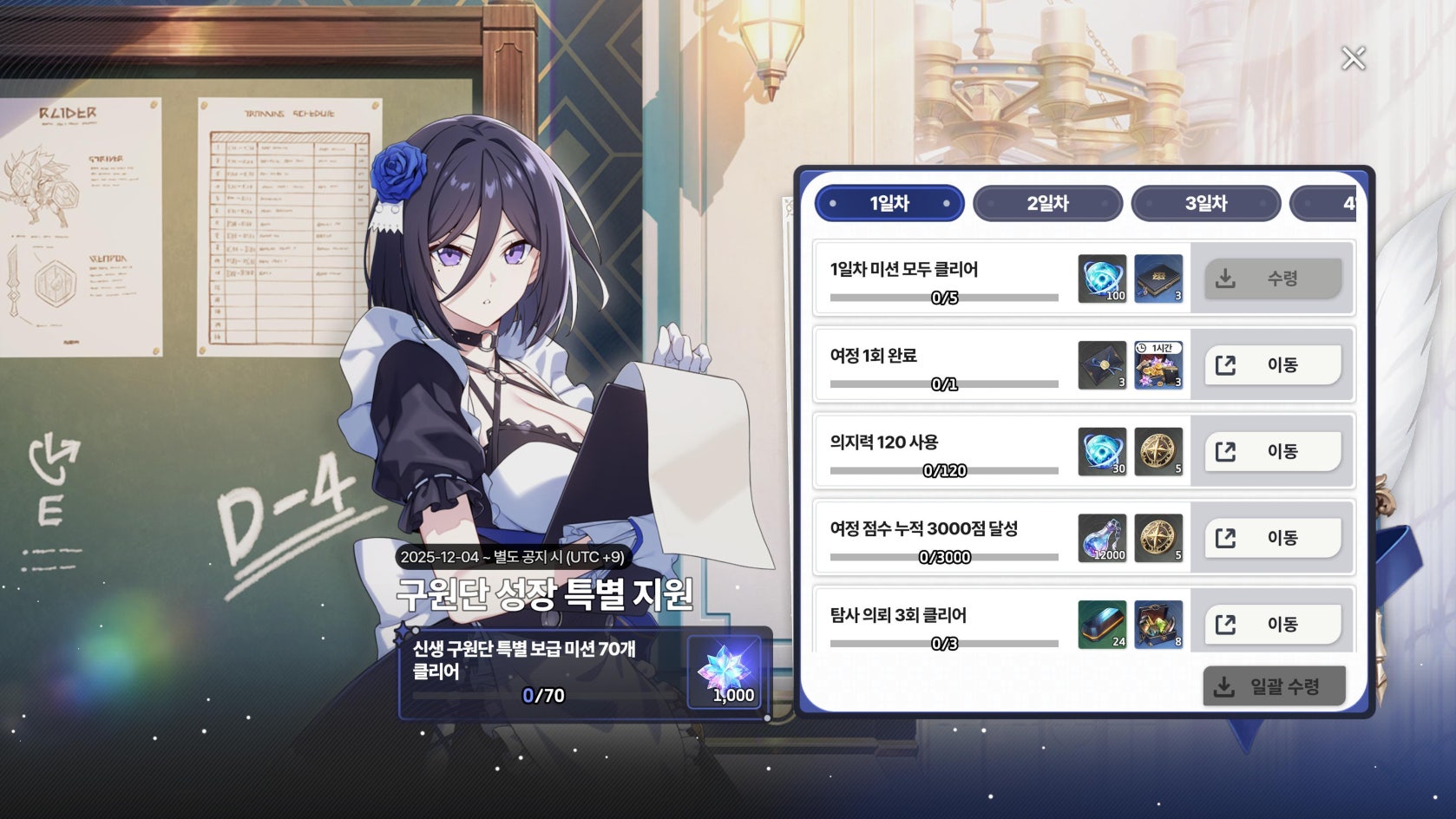Close the event window with the X
Image resolution: width=1456 pixels, height=819 pixels.
pos(1353,58)
